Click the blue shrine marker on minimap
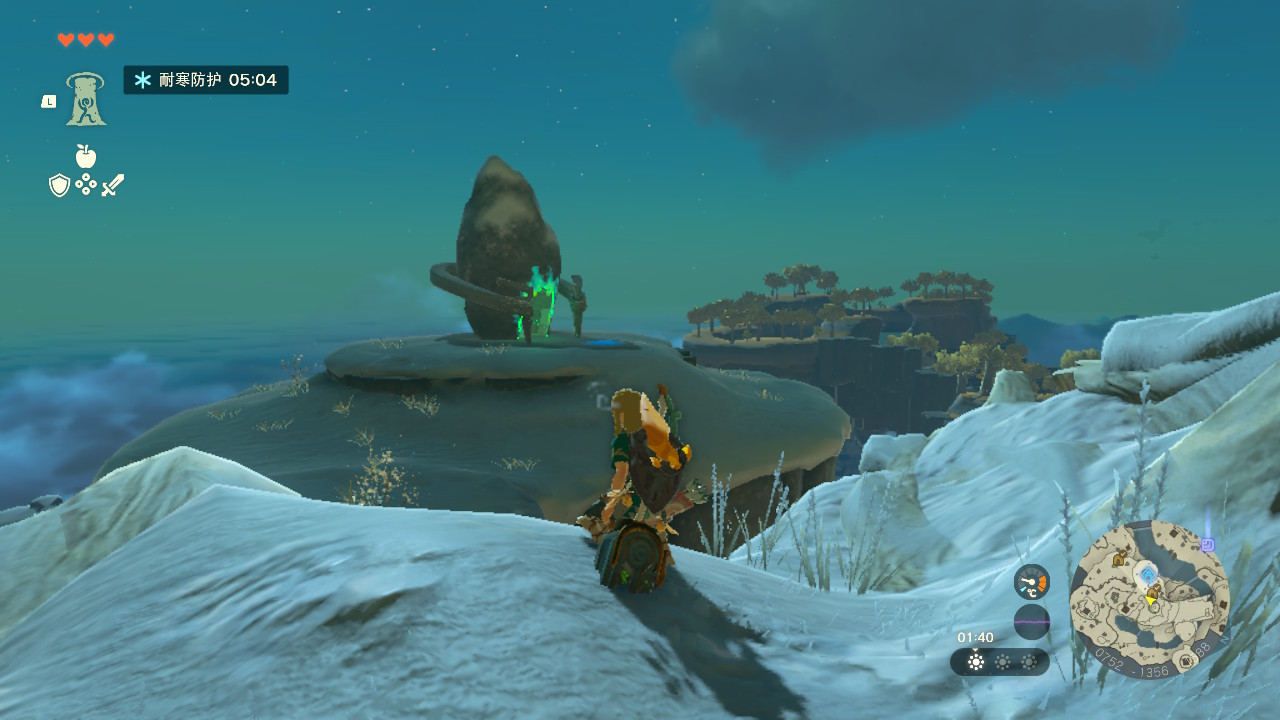The width and height of the screenshot is (1280, 720). 1148,573
